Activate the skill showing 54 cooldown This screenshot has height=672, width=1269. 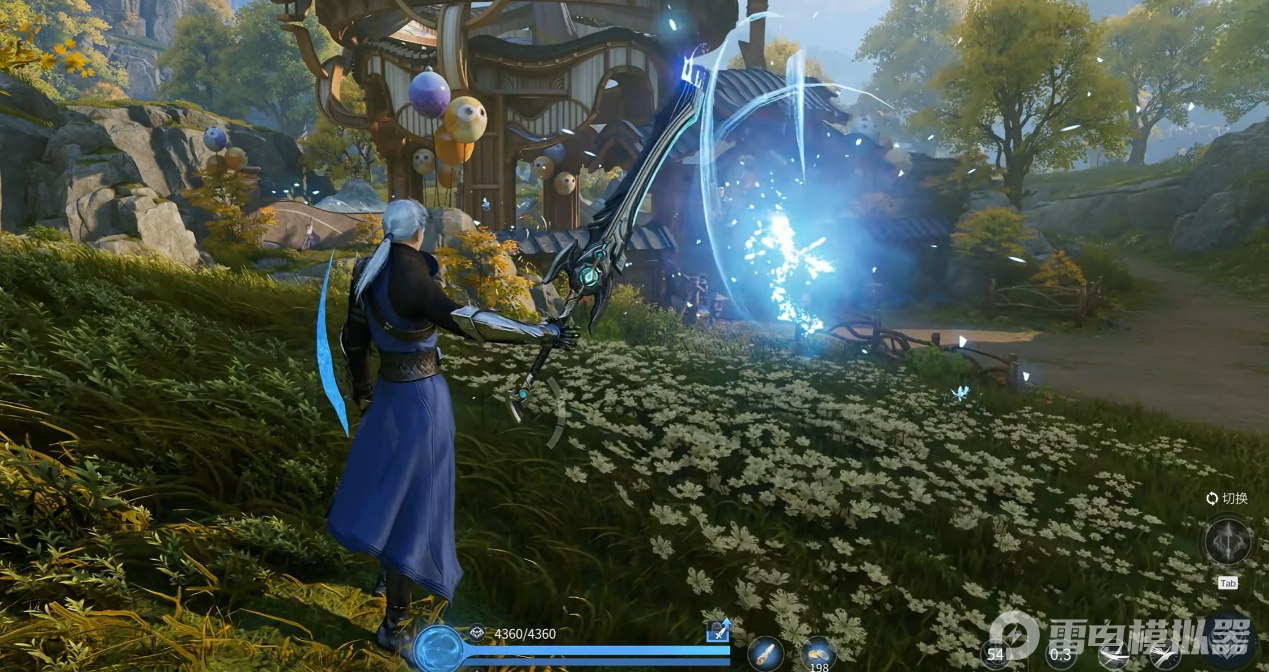coord(995,655)
